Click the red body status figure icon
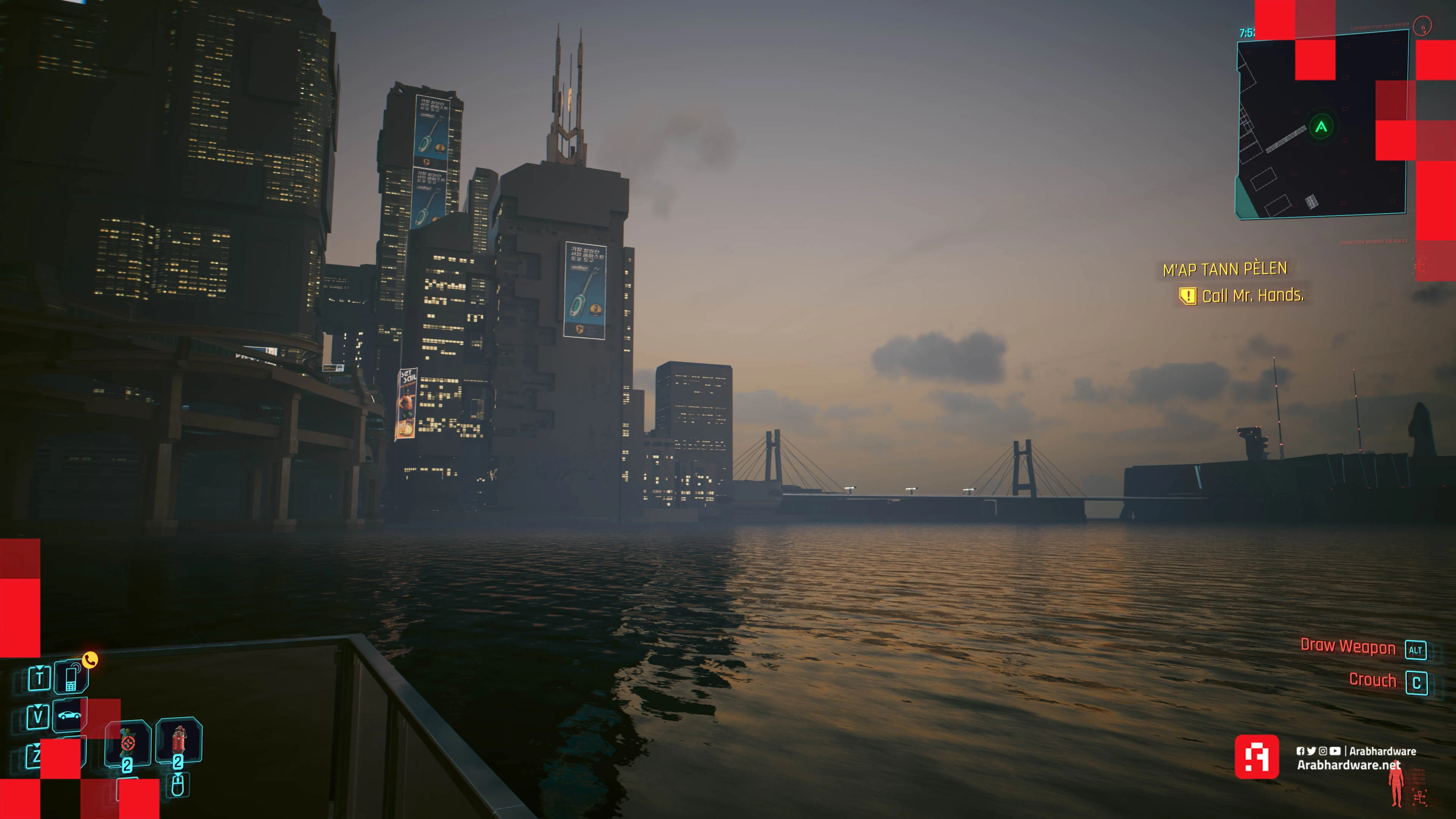Viewport: 1456px width, 819px height. point(1396,785)
